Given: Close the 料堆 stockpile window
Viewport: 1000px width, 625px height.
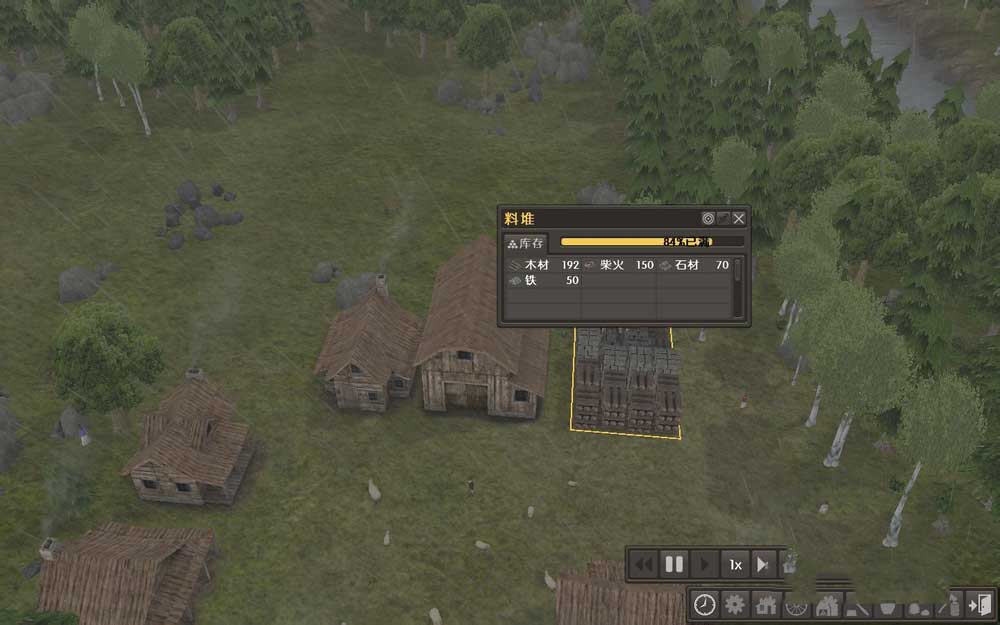Looking at the screenshot, I should [x=739, y=218].
